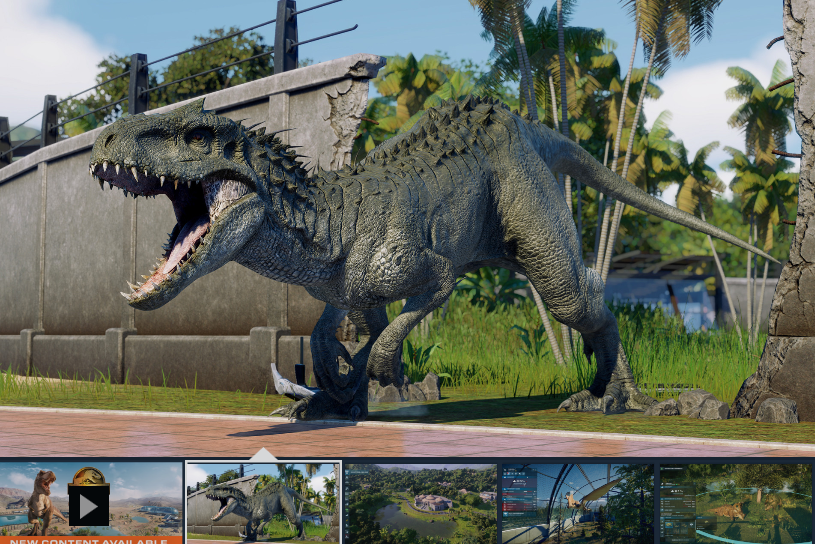Play the trailer video thumbnail
Image resolution: width=815 pixels, height=544 pixels.
click(88, 505)
